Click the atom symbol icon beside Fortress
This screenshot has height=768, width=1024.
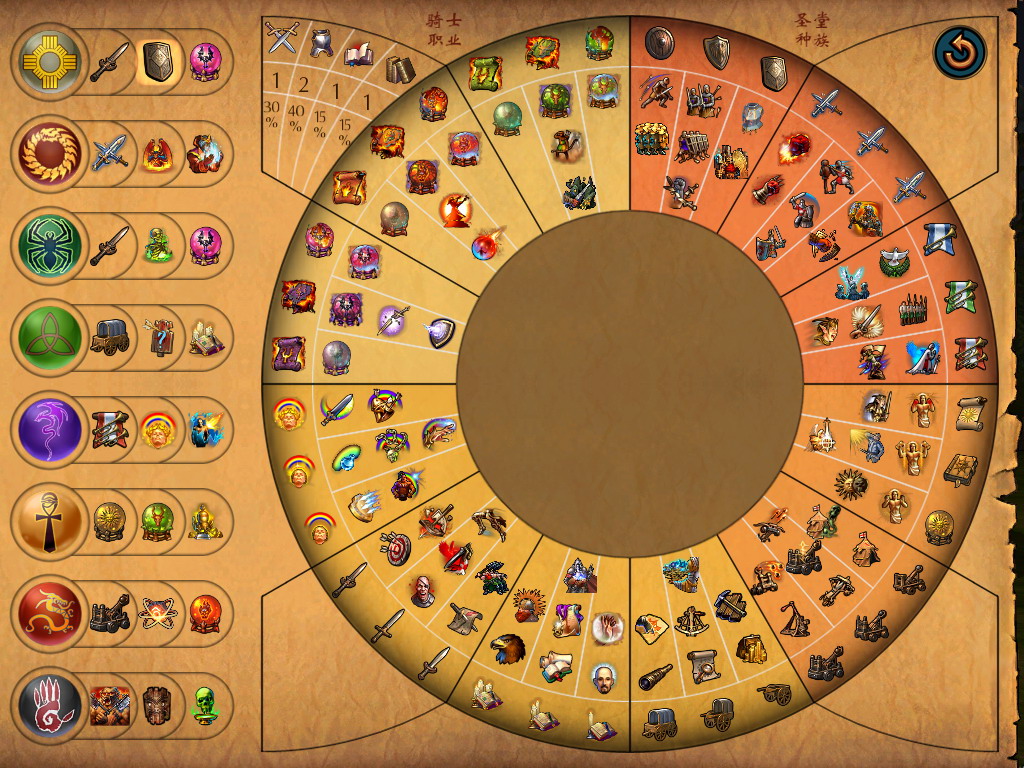point(157,614)
